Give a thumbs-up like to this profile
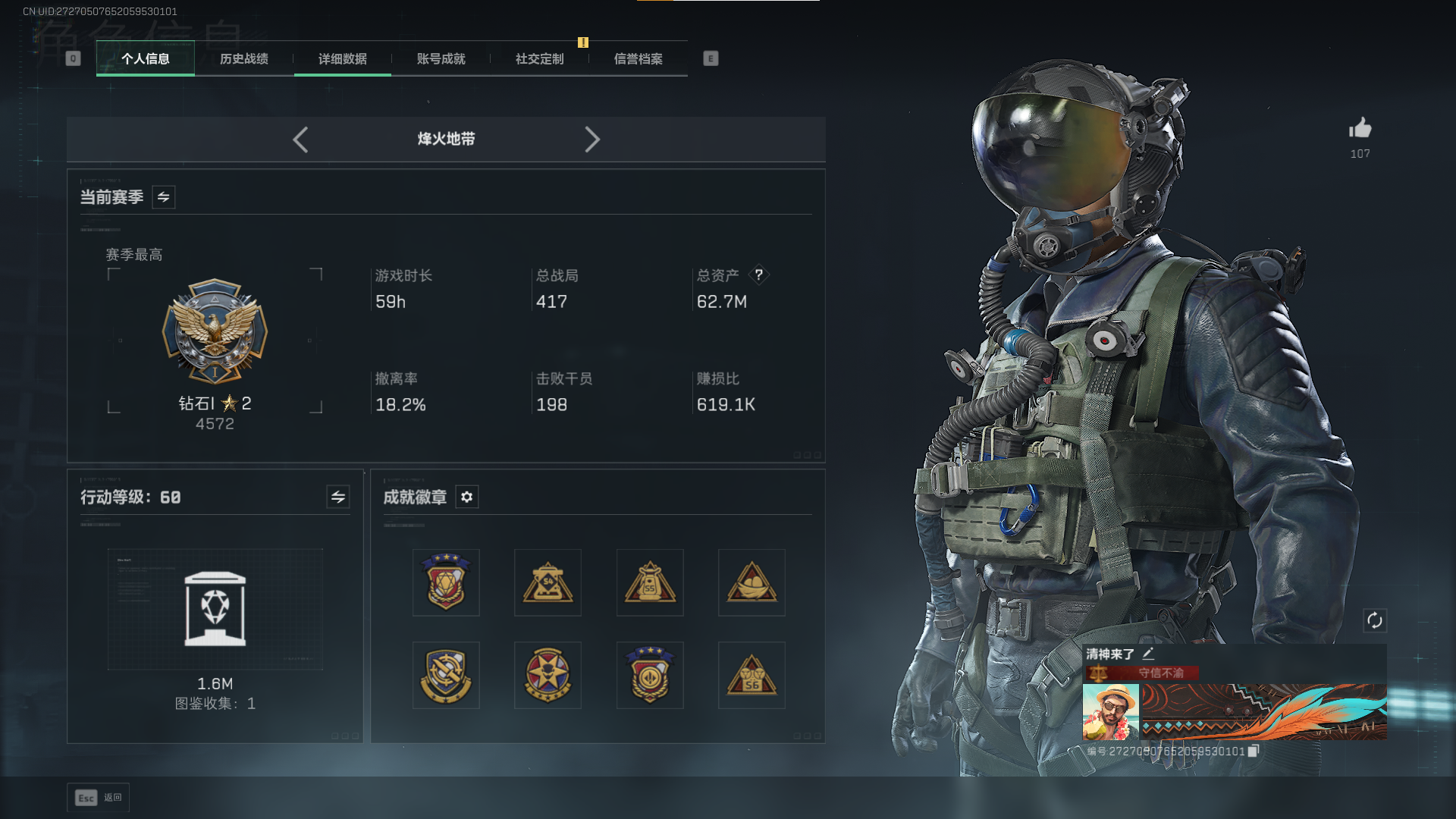 point(1360,129)
